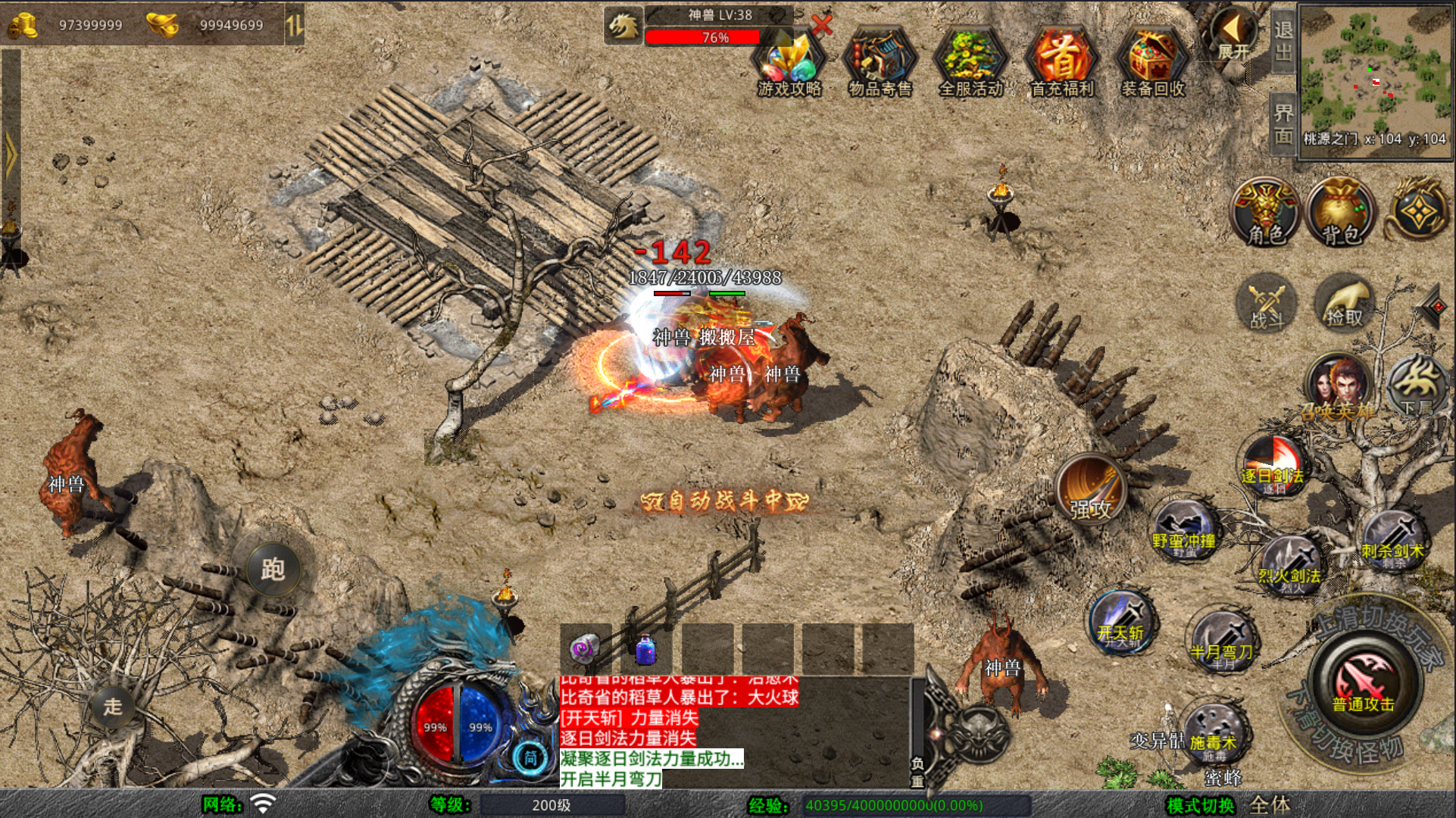Open the 背包 backpack
The height and width of the screenshot is (818, 1456).
(x=1342, y=213)
